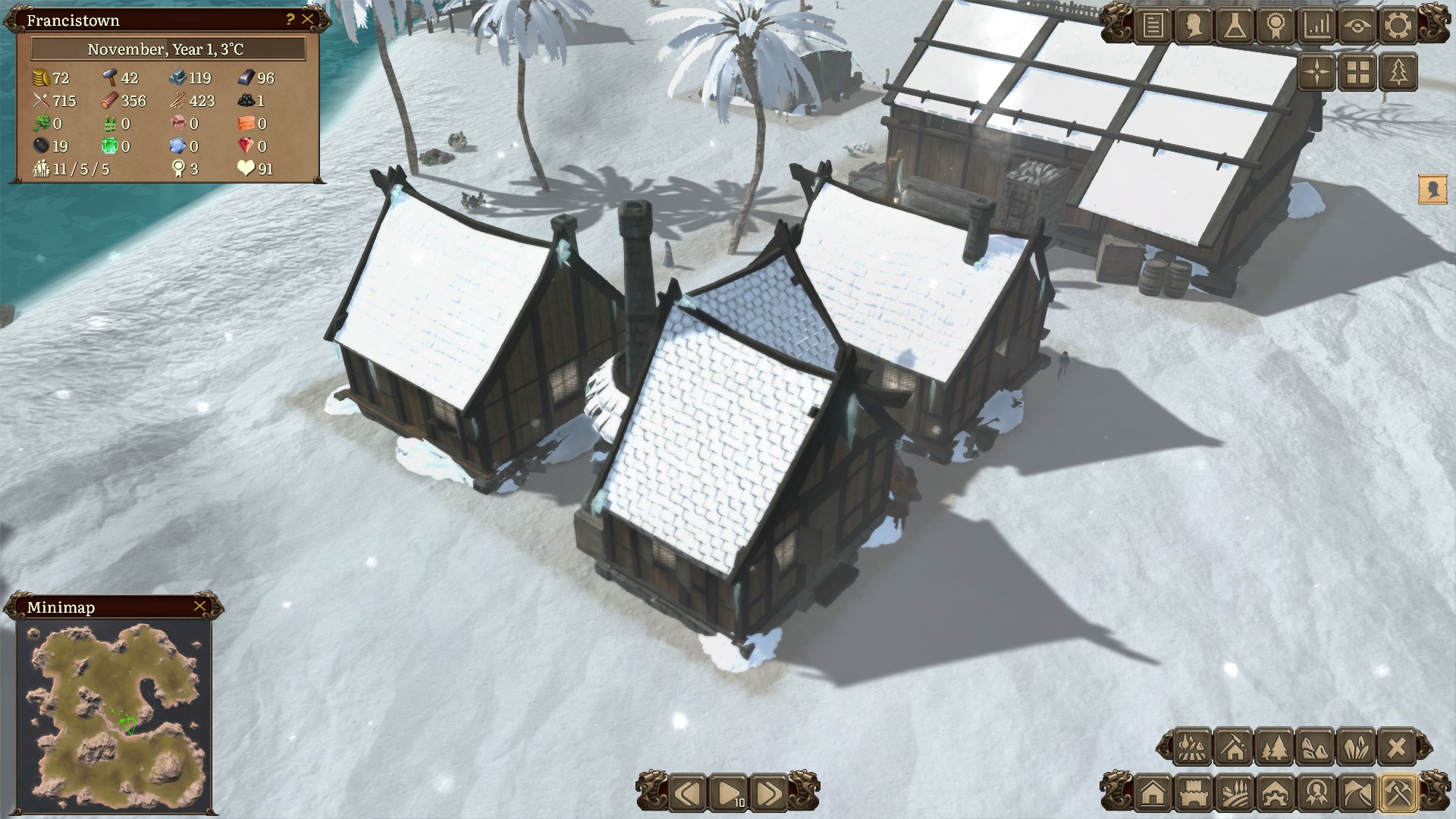This screenshot has width=1456, height=819.
Task: Open the portrait scroll notification
Action: [x=1432, y=190]
